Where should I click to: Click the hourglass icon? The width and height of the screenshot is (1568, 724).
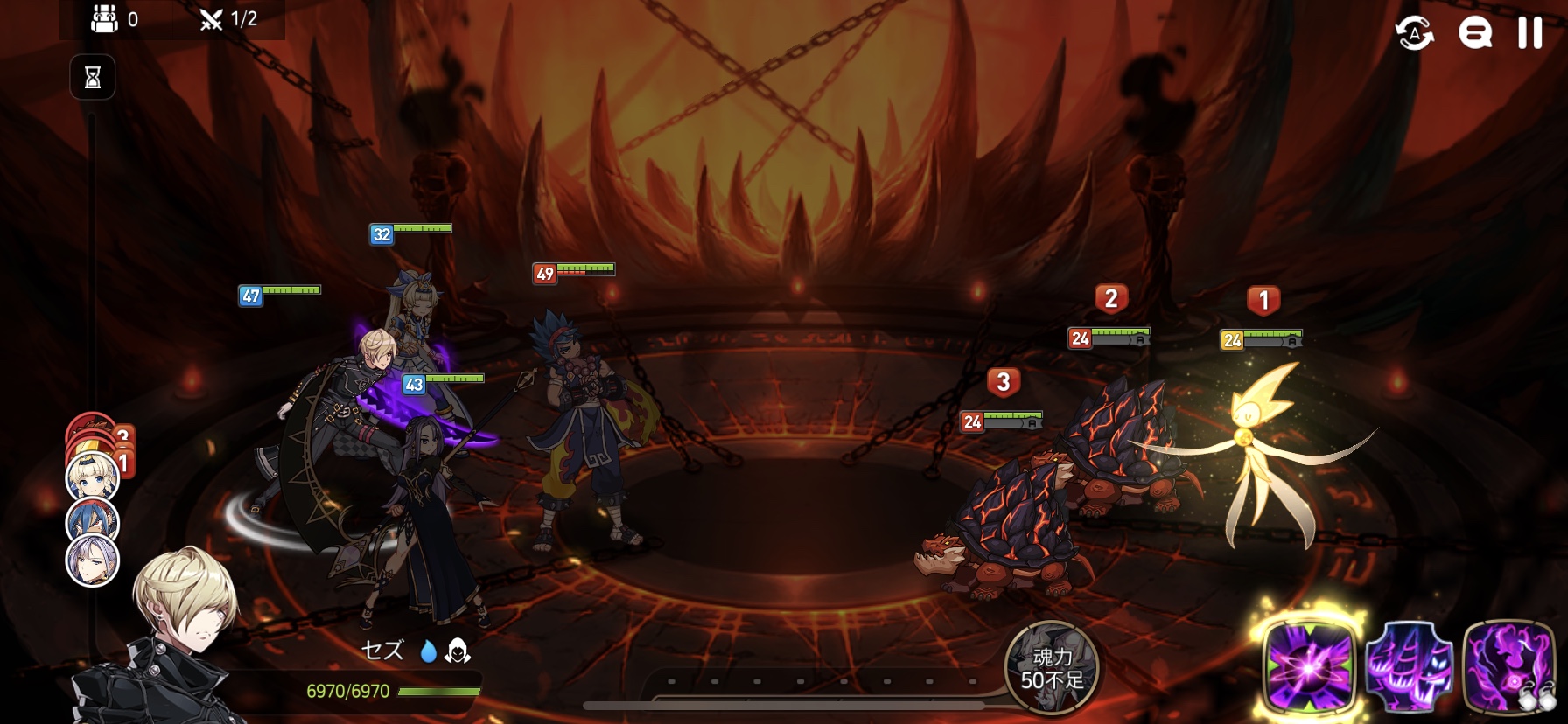click(x=93, y=78)
